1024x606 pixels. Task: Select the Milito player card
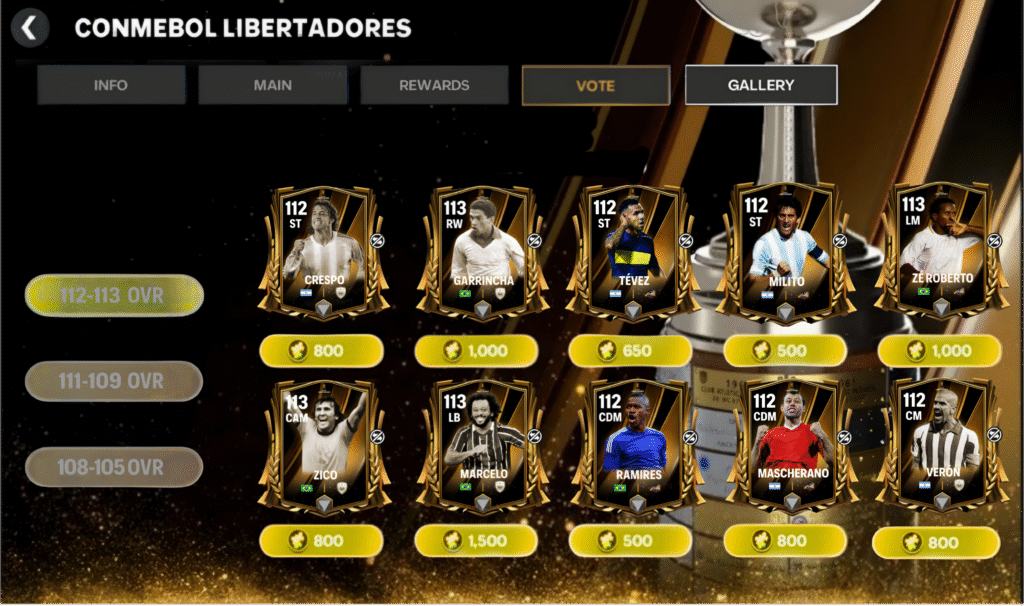786,253
